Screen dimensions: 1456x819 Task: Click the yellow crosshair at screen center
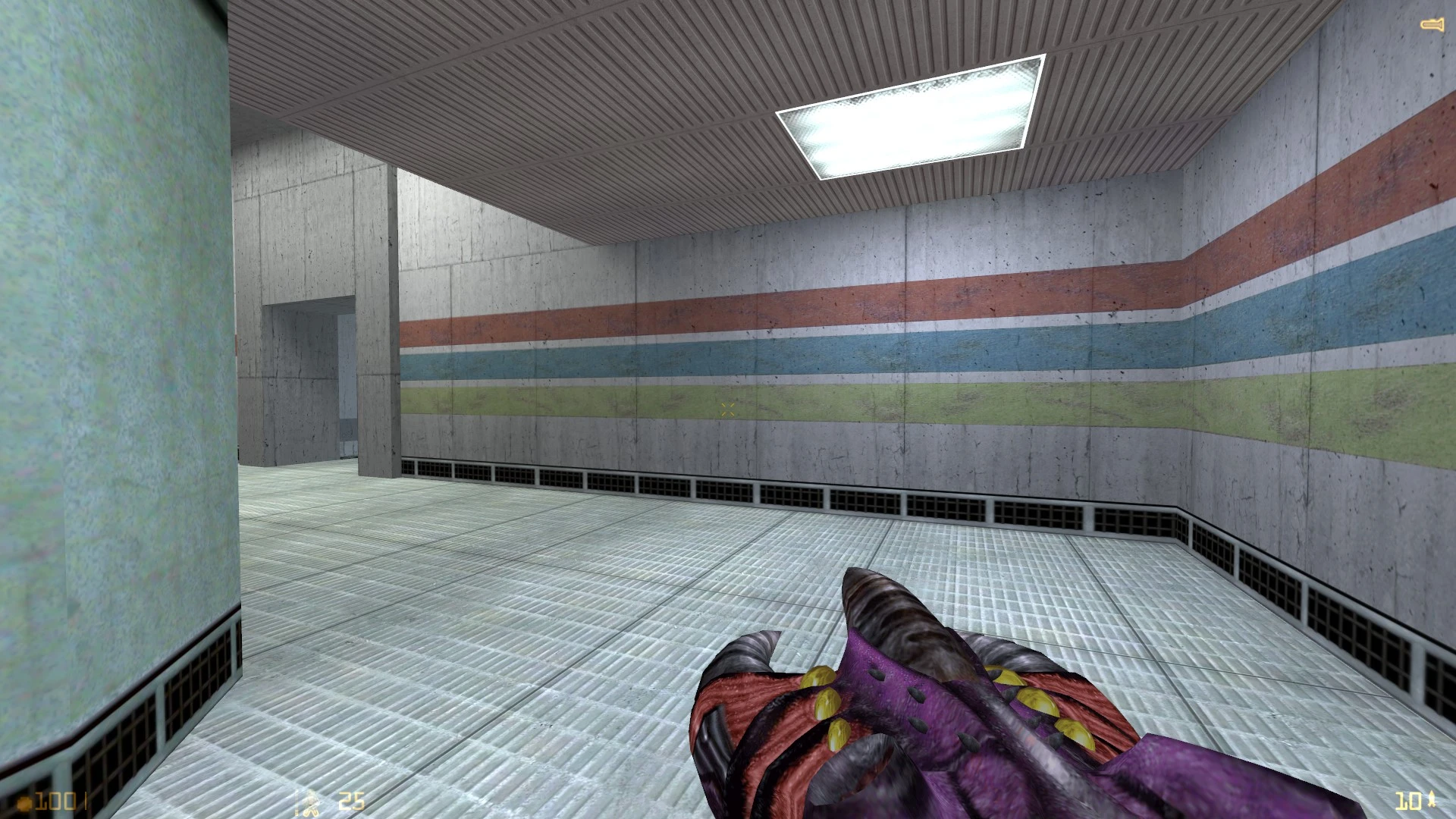point(727,409)
